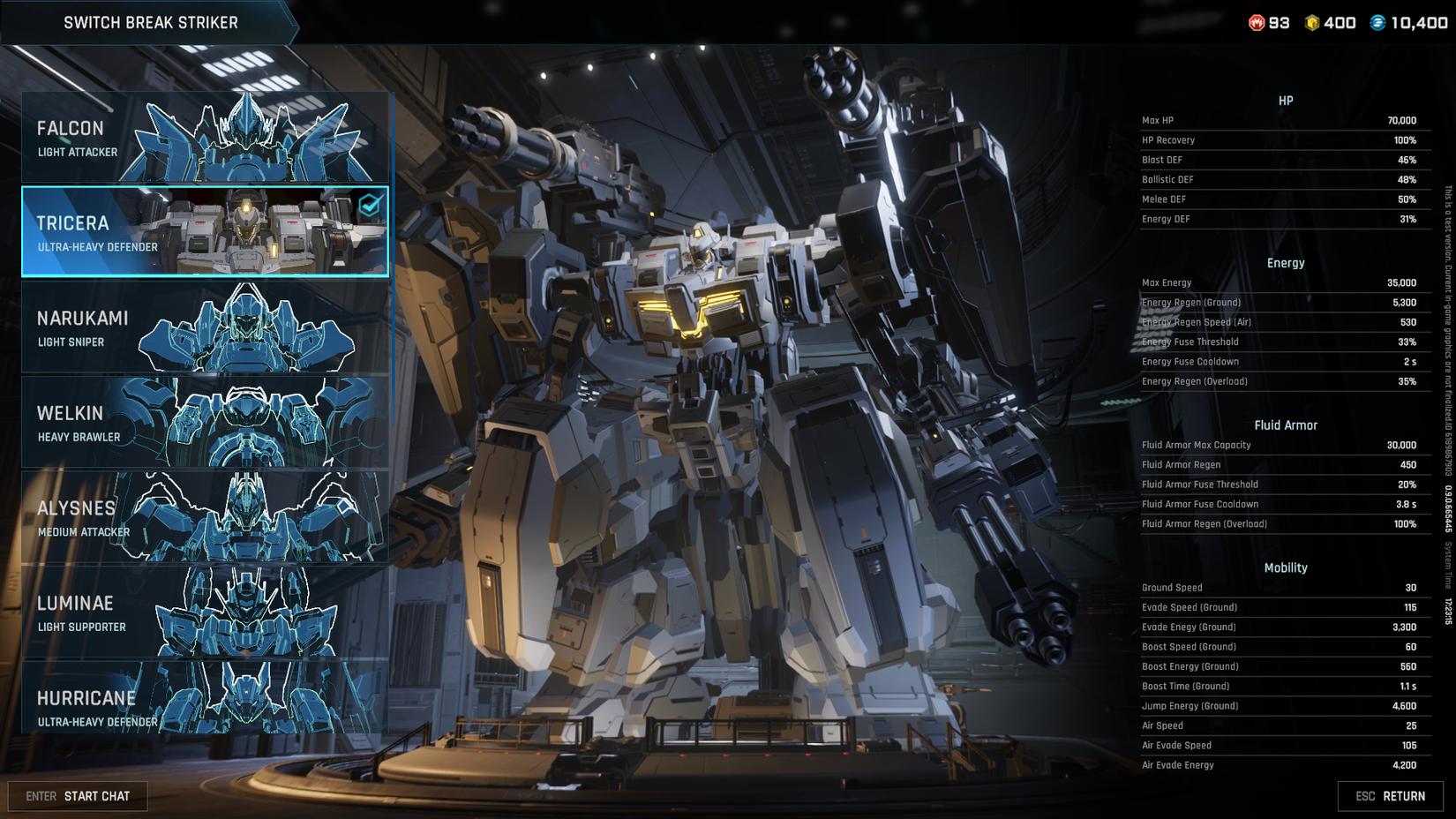Click the hexagonal checkmark badge on Tricera
Screen dimensions: 1456x819
pos(369,206)
